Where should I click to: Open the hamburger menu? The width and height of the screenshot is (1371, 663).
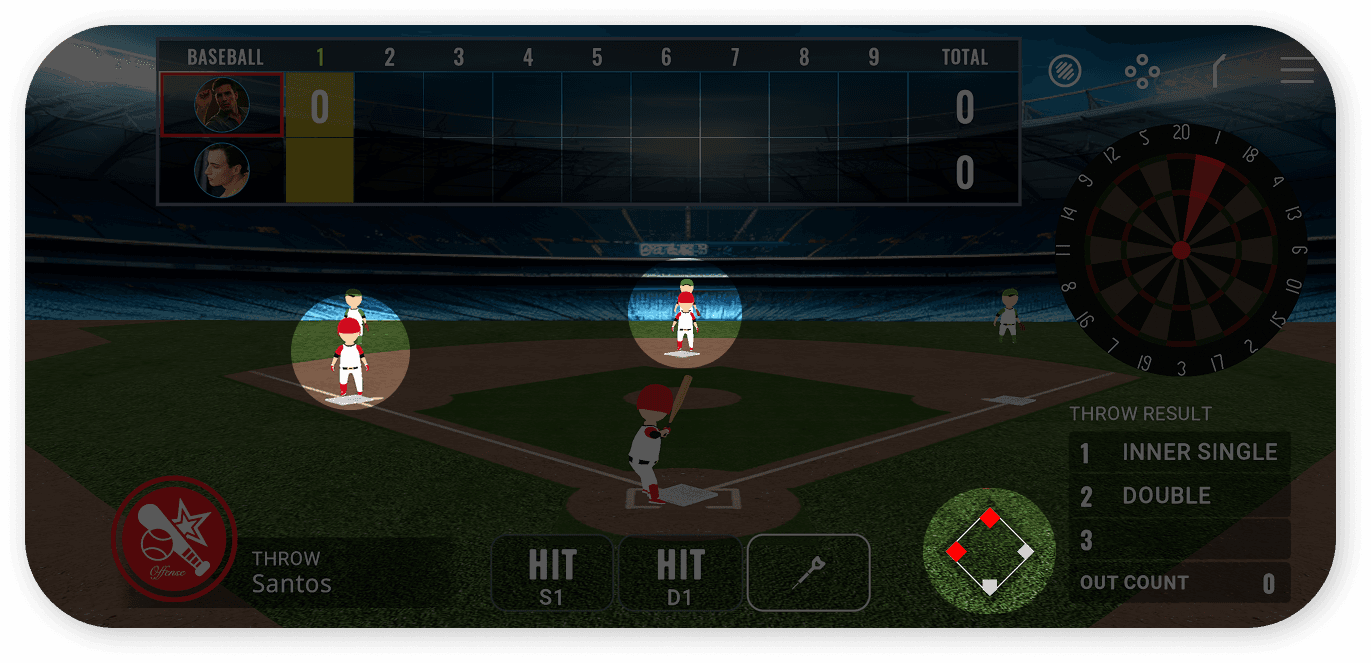pos(1296,70)
